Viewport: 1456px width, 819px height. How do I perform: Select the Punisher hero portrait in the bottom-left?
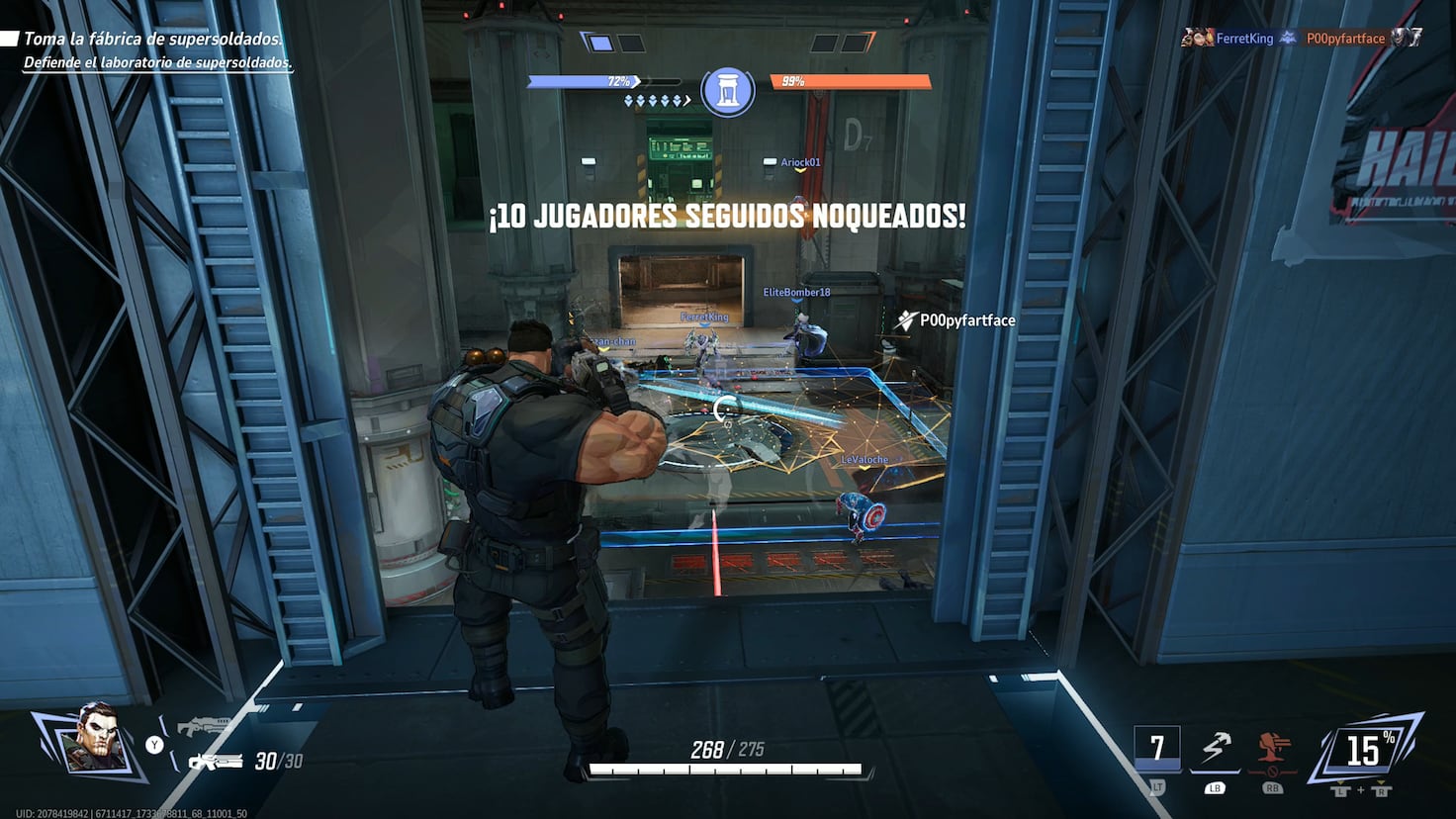(x=96, y=740)
